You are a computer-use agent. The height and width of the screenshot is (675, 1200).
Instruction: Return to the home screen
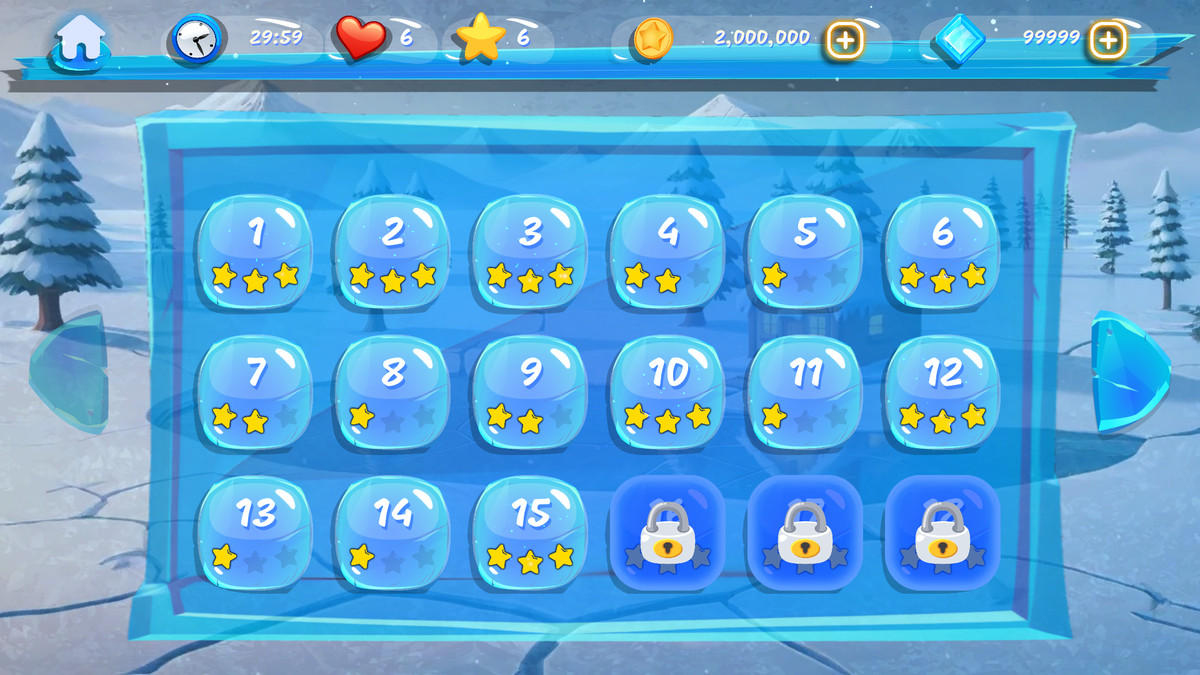click(81, 41)
